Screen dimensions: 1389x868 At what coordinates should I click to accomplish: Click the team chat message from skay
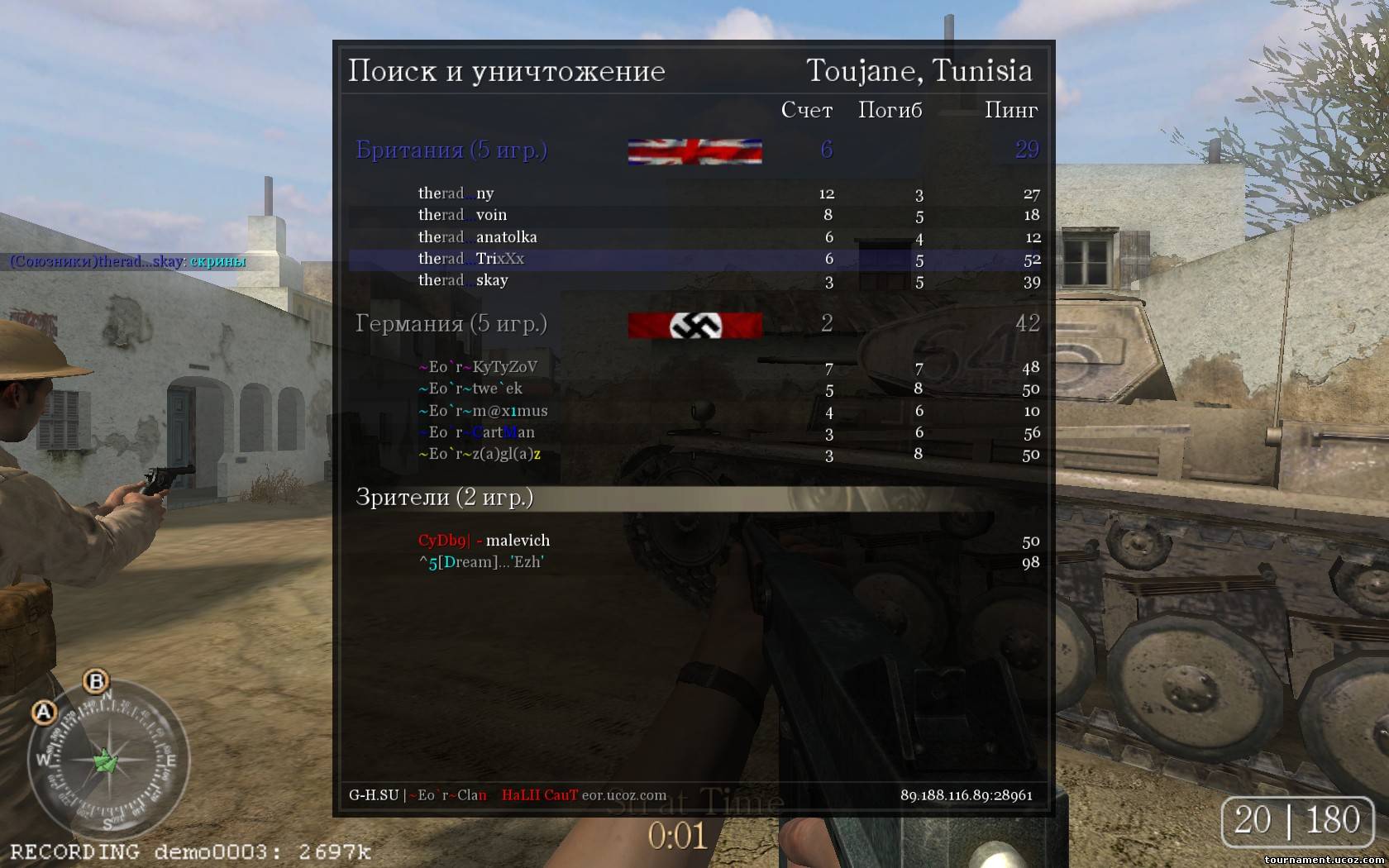click(x=128, y=262)
